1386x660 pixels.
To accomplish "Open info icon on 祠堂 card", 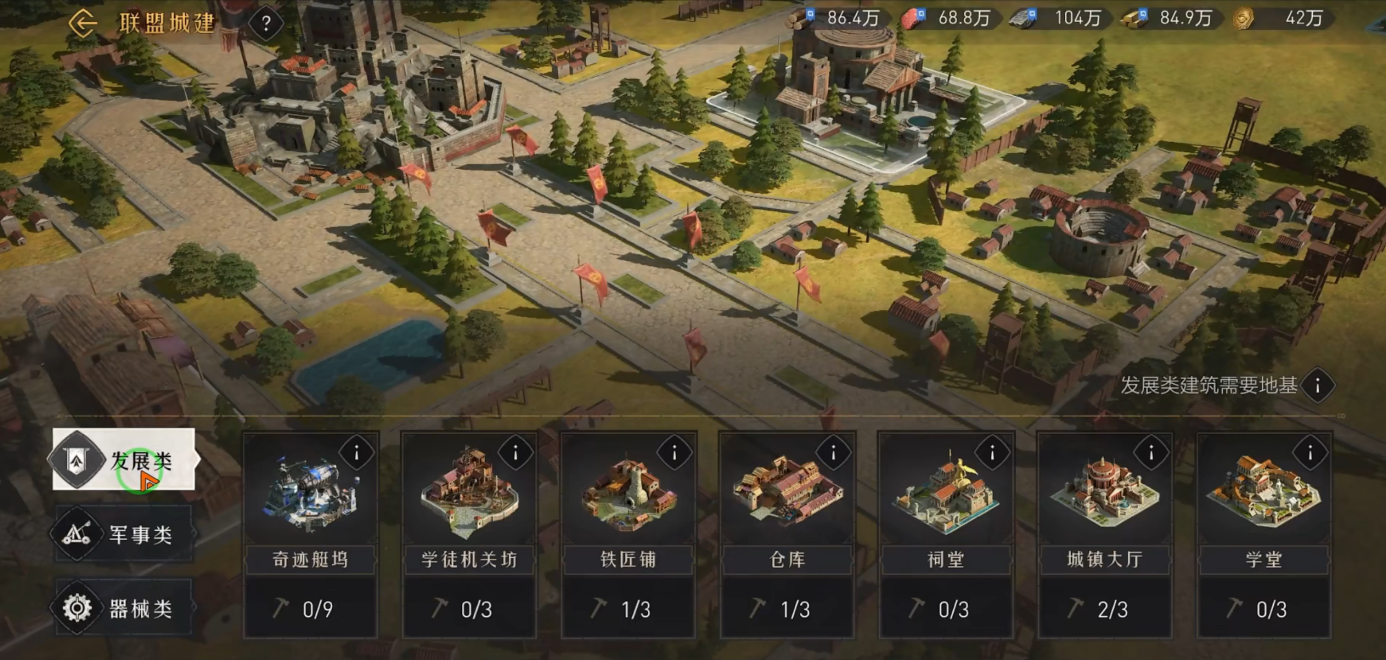I will point(992,453).
